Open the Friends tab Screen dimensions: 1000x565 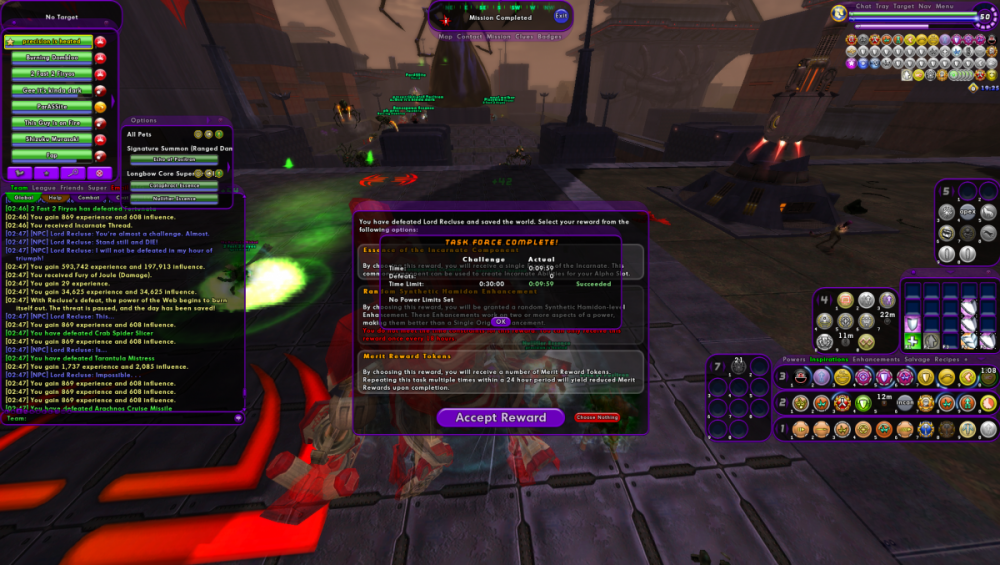(x=72, y=187)
